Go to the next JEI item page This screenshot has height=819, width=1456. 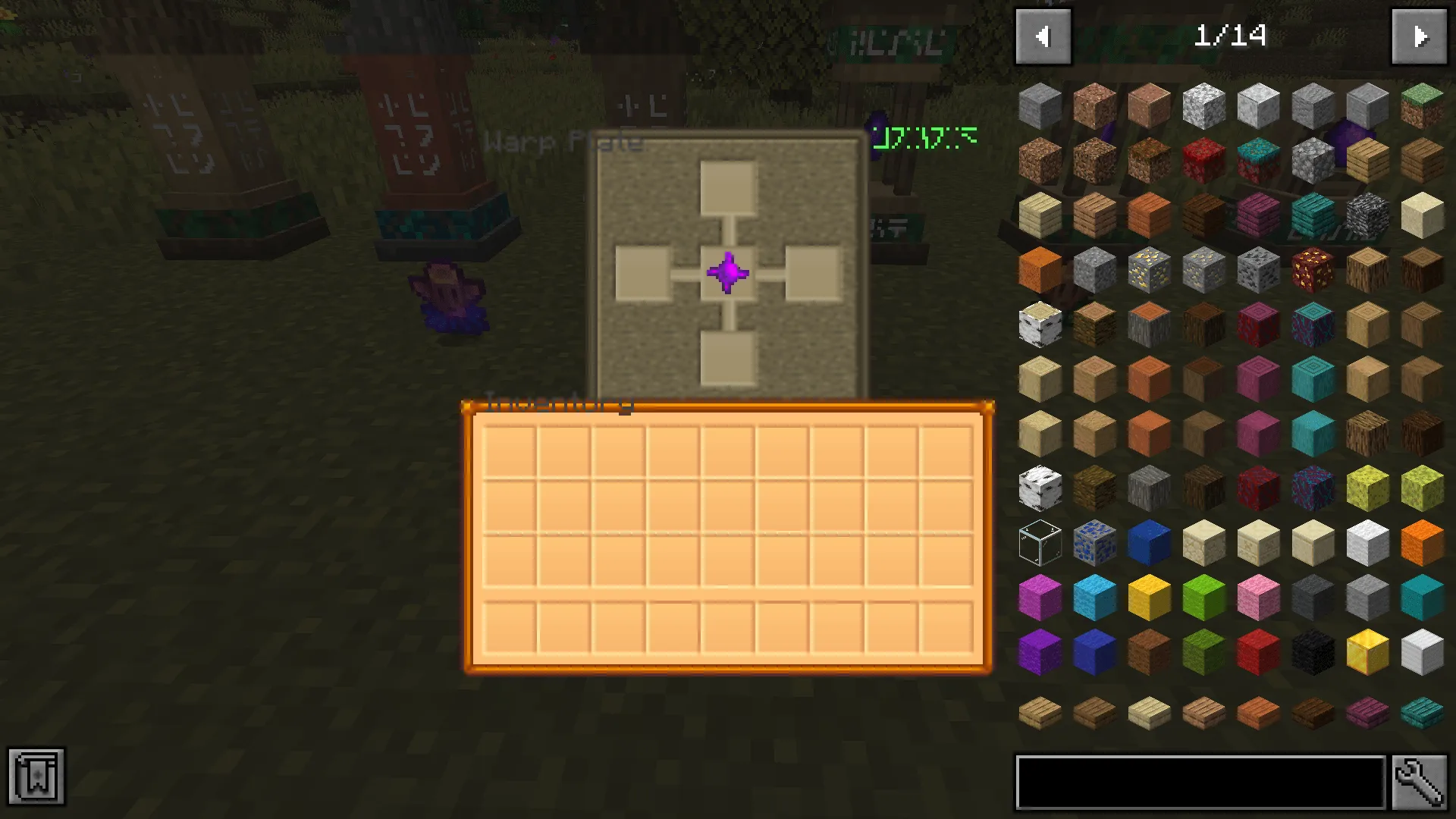click(x=1420, y=36)
